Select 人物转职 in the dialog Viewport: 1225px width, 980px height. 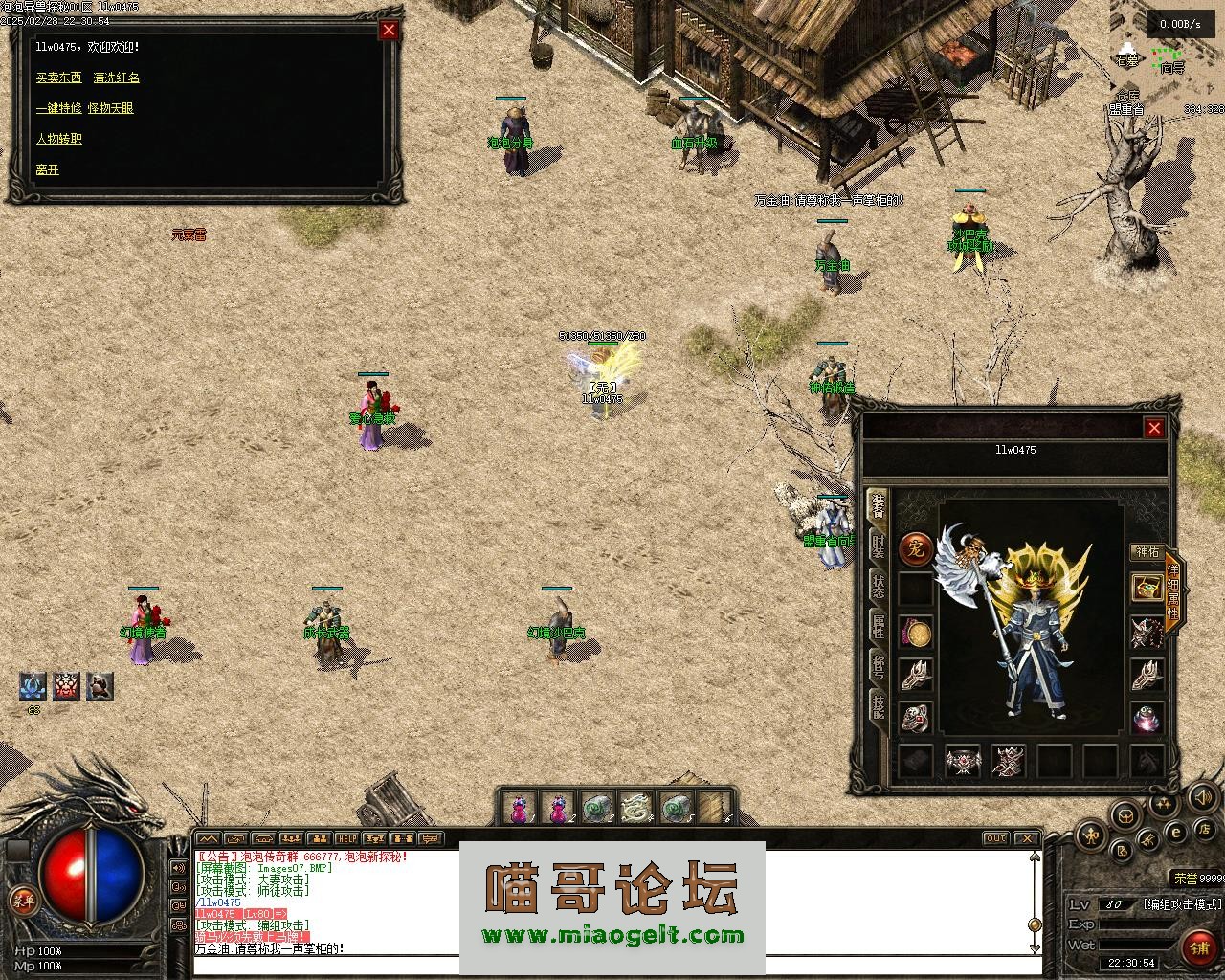click(x=59, y=139)
